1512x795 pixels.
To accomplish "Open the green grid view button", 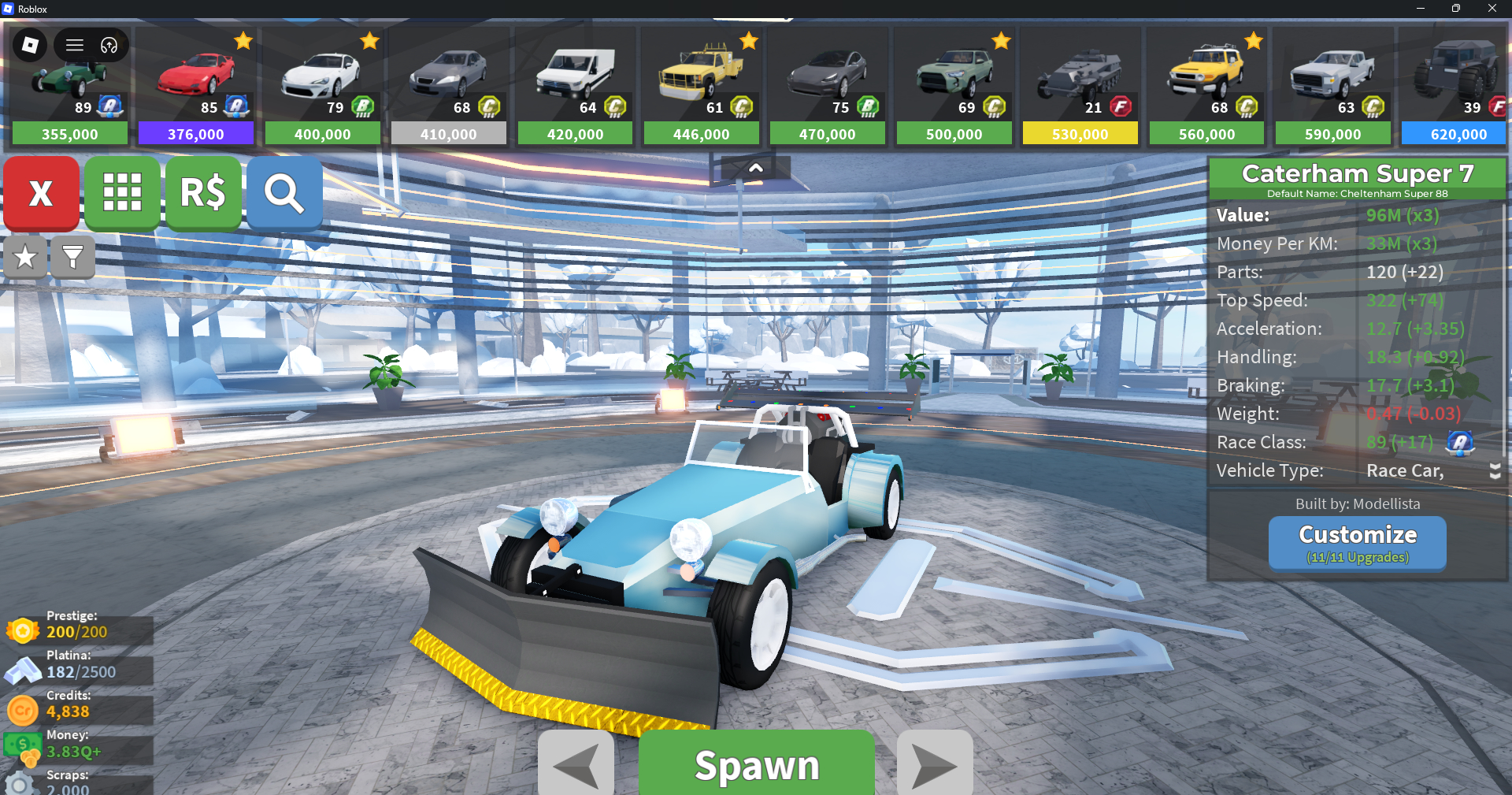I will (x=122, y=193).
